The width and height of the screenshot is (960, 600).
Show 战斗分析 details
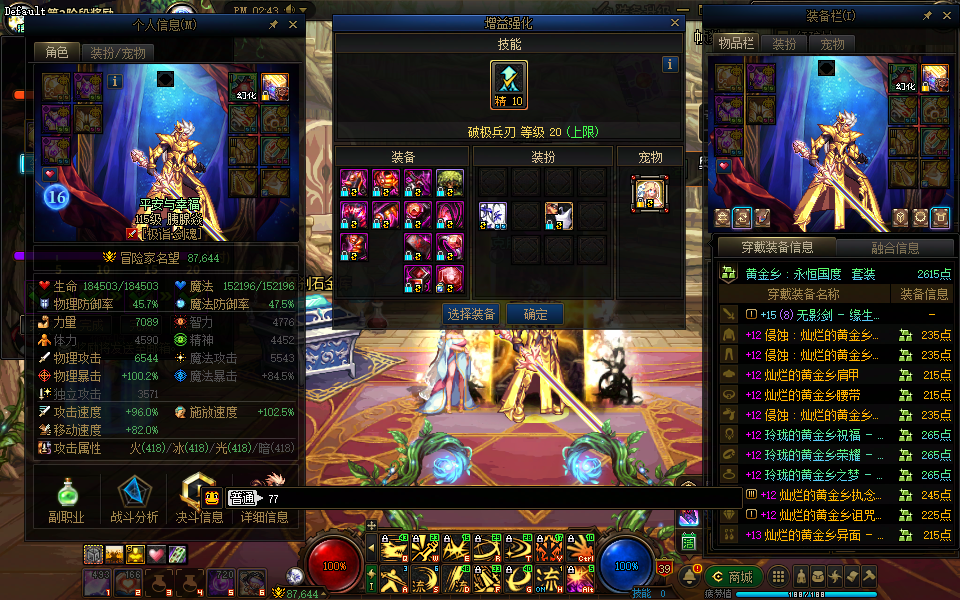[x=133, y=498]
